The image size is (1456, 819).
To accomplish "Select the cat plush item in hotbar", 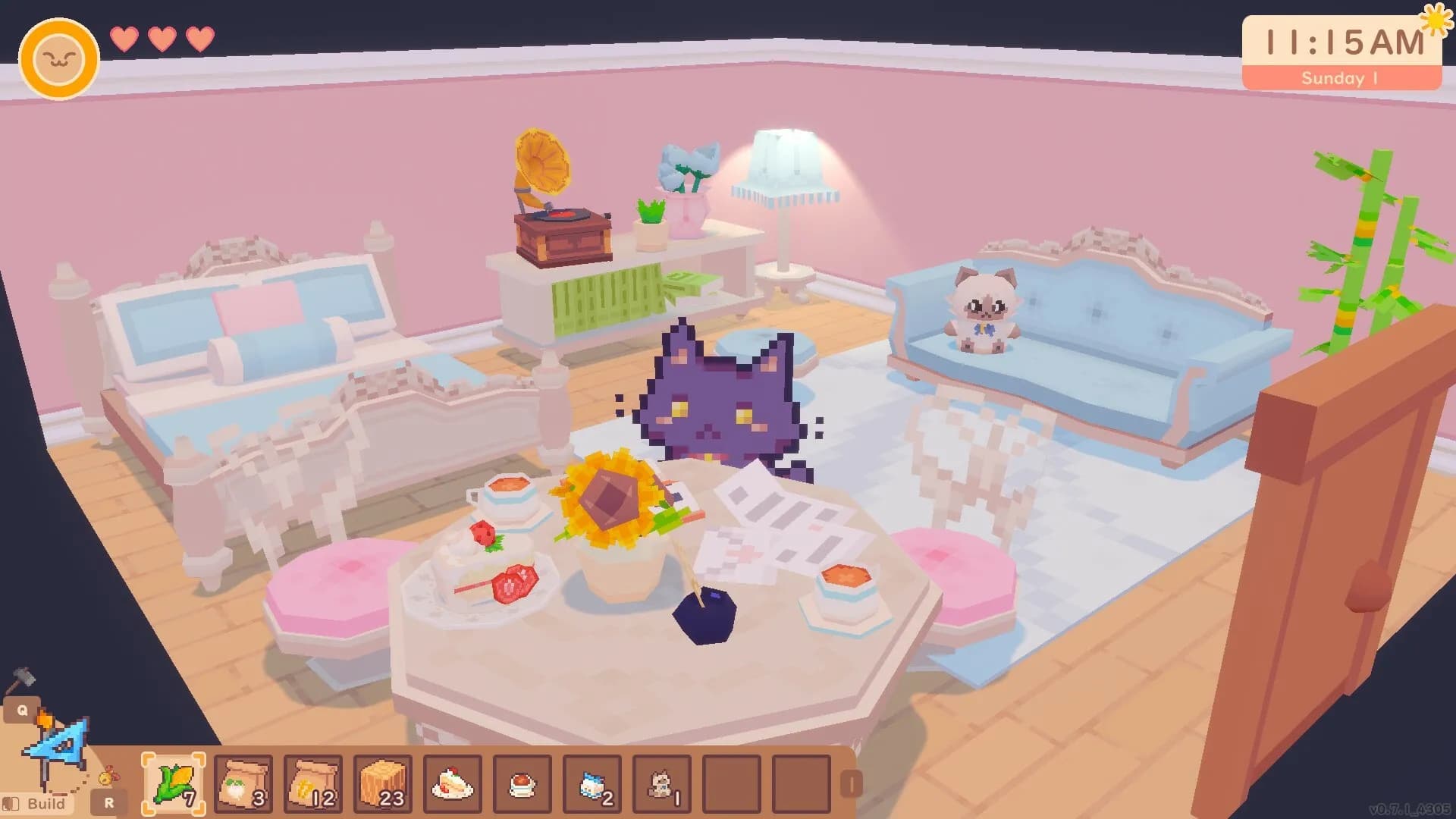I will tap(661, 783).
